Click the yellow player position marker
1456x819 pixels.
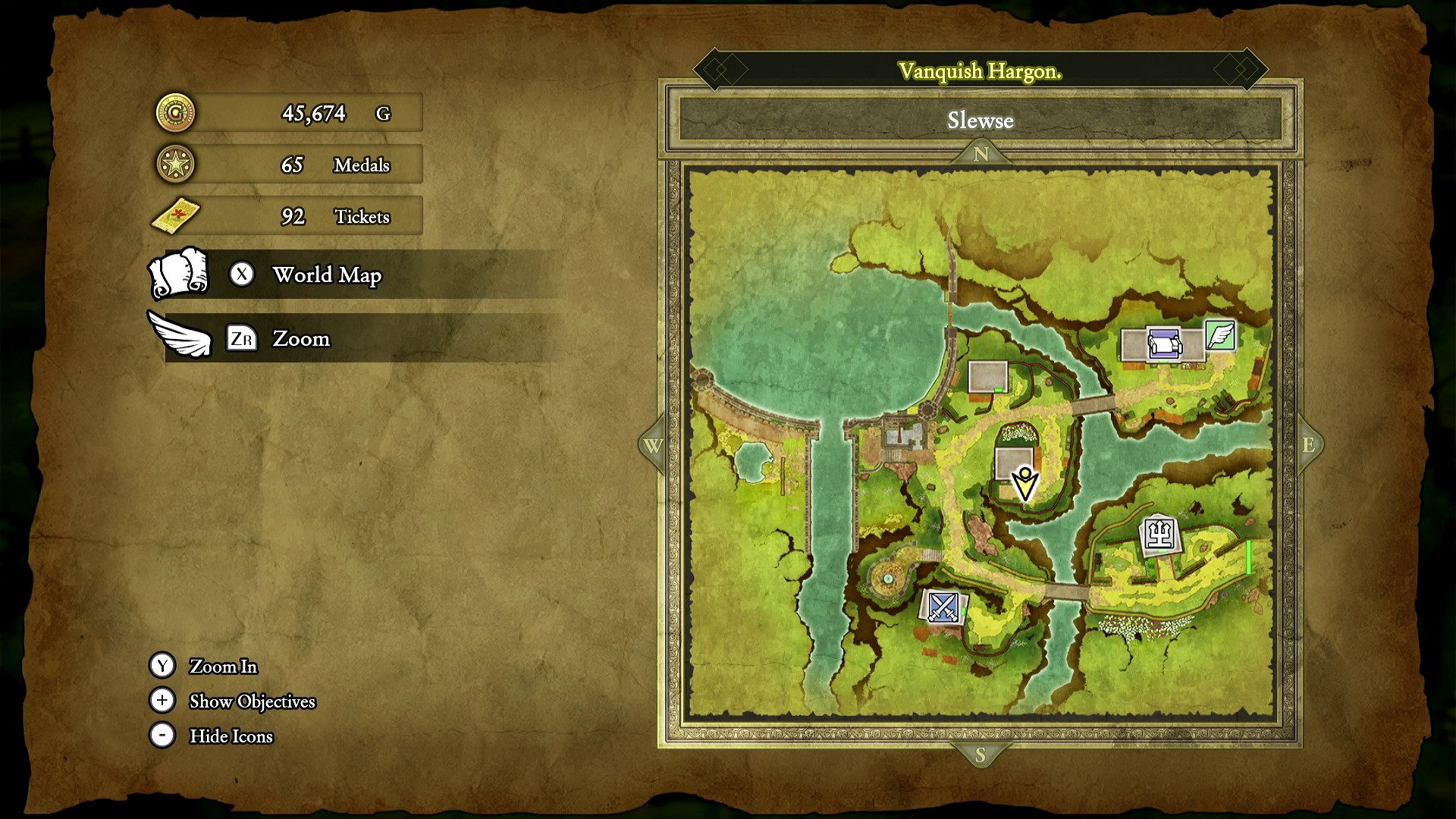(x=1025, y=483)
